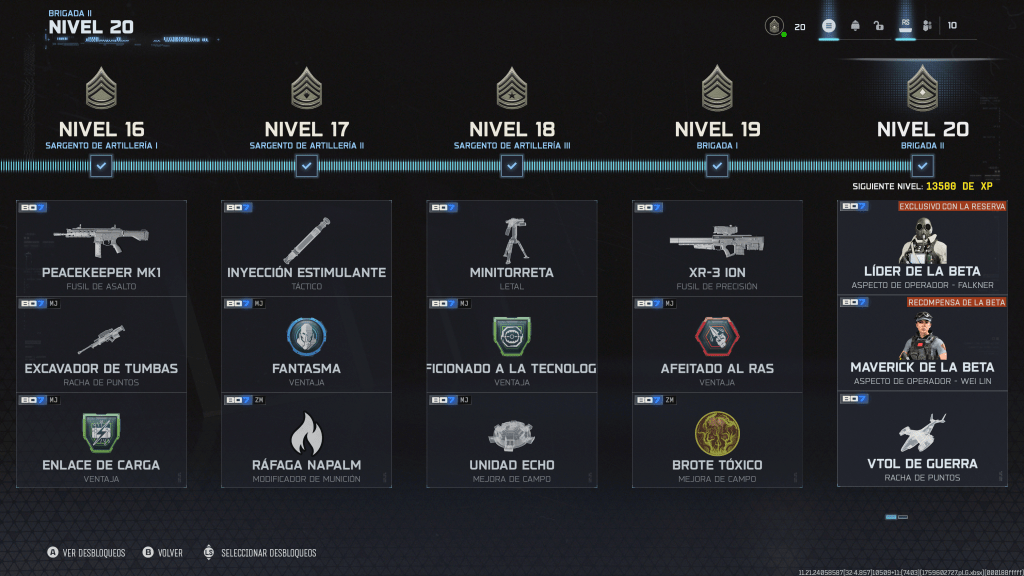Select the Inyección Estimulante tactical tile

coord(306,248)
